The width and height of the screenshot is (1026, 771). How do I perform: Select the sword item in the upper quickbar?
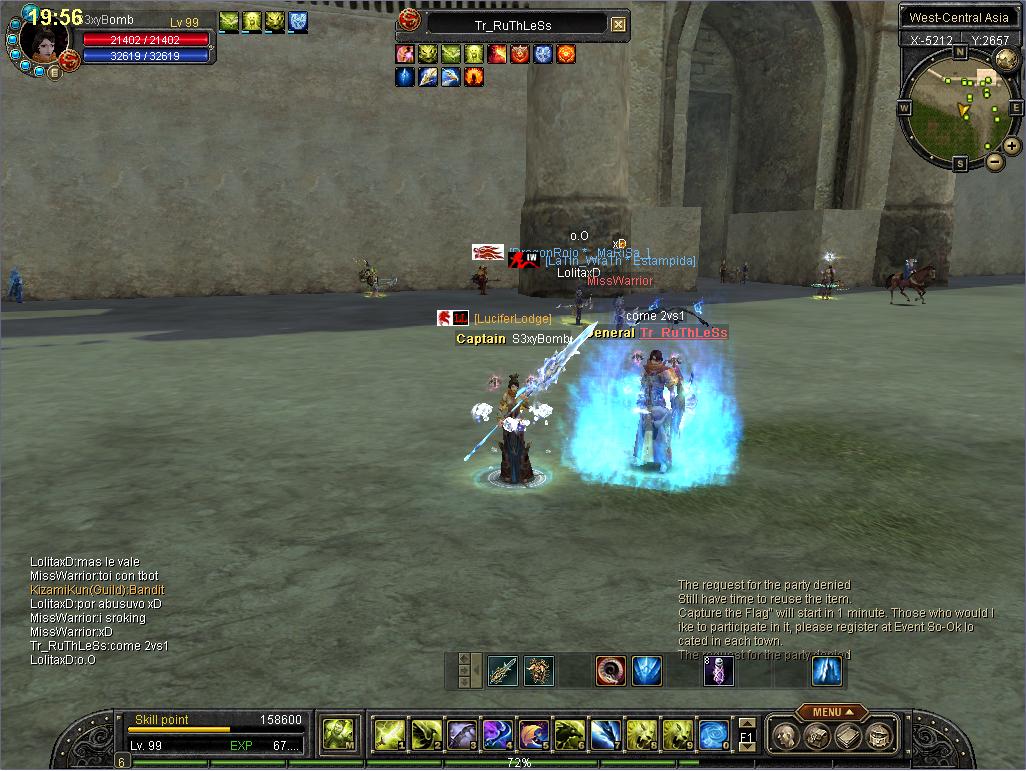(x=502, y=671)
